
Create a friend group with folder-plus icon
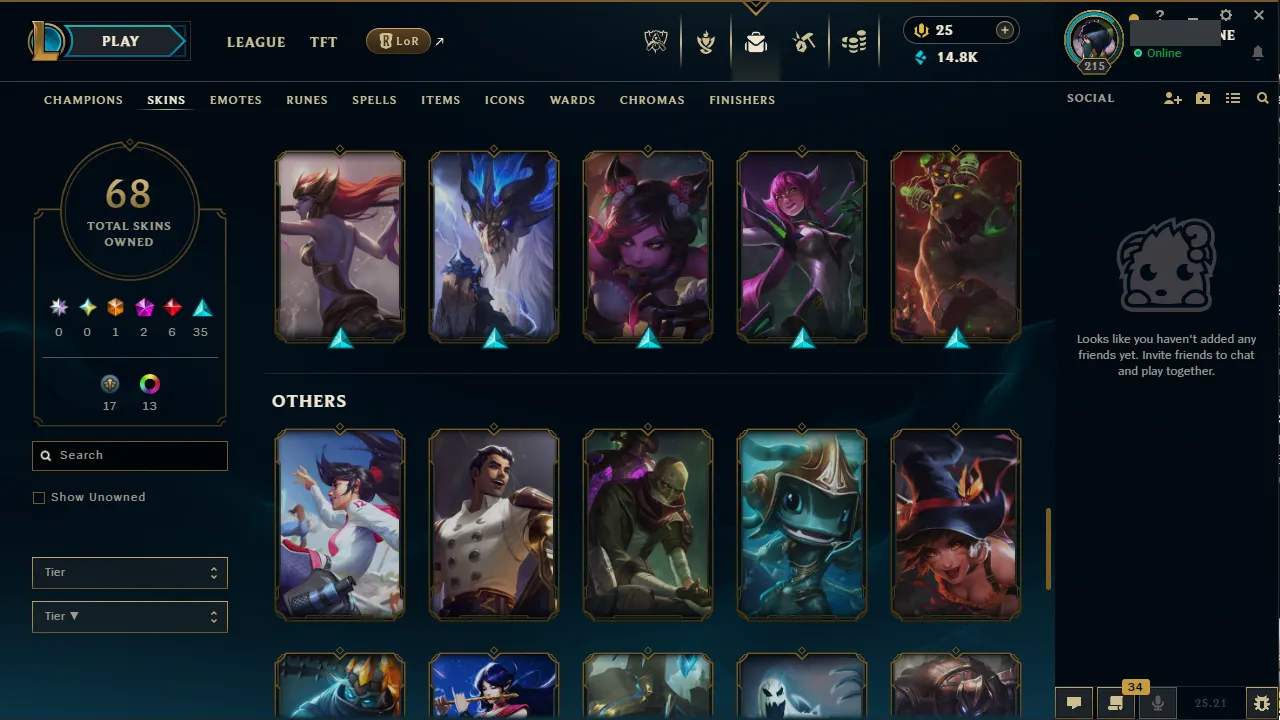(x=1202, y=98)
